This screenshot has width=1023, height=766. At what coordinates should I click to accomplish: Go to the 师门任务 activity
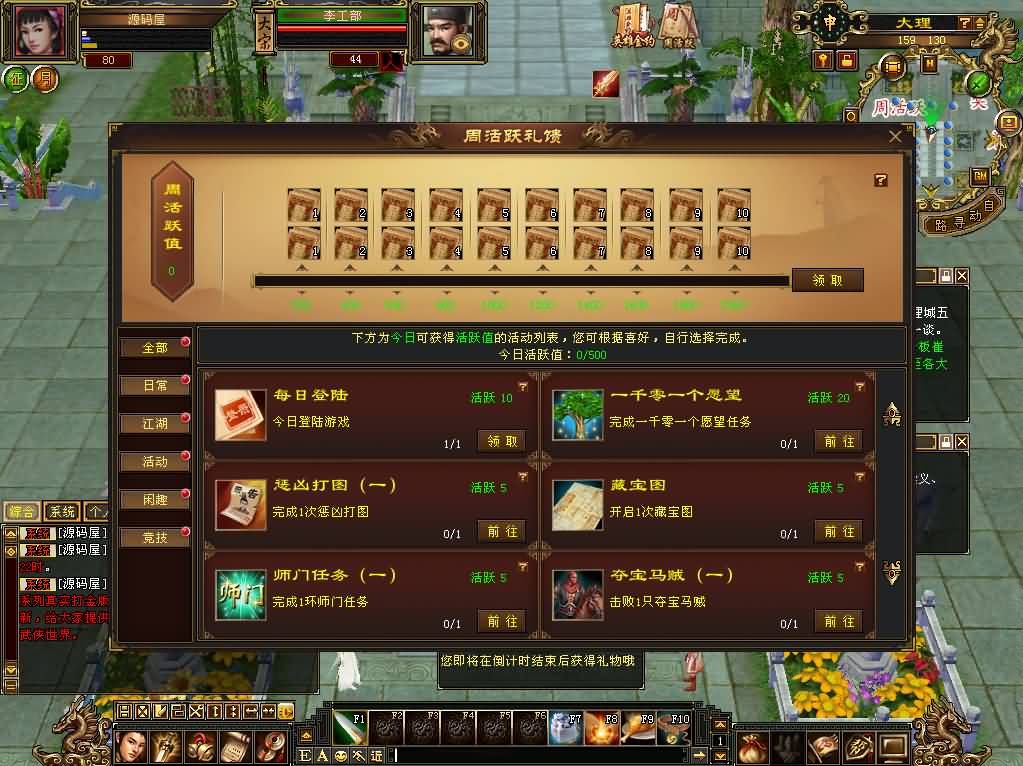[502, 621]
